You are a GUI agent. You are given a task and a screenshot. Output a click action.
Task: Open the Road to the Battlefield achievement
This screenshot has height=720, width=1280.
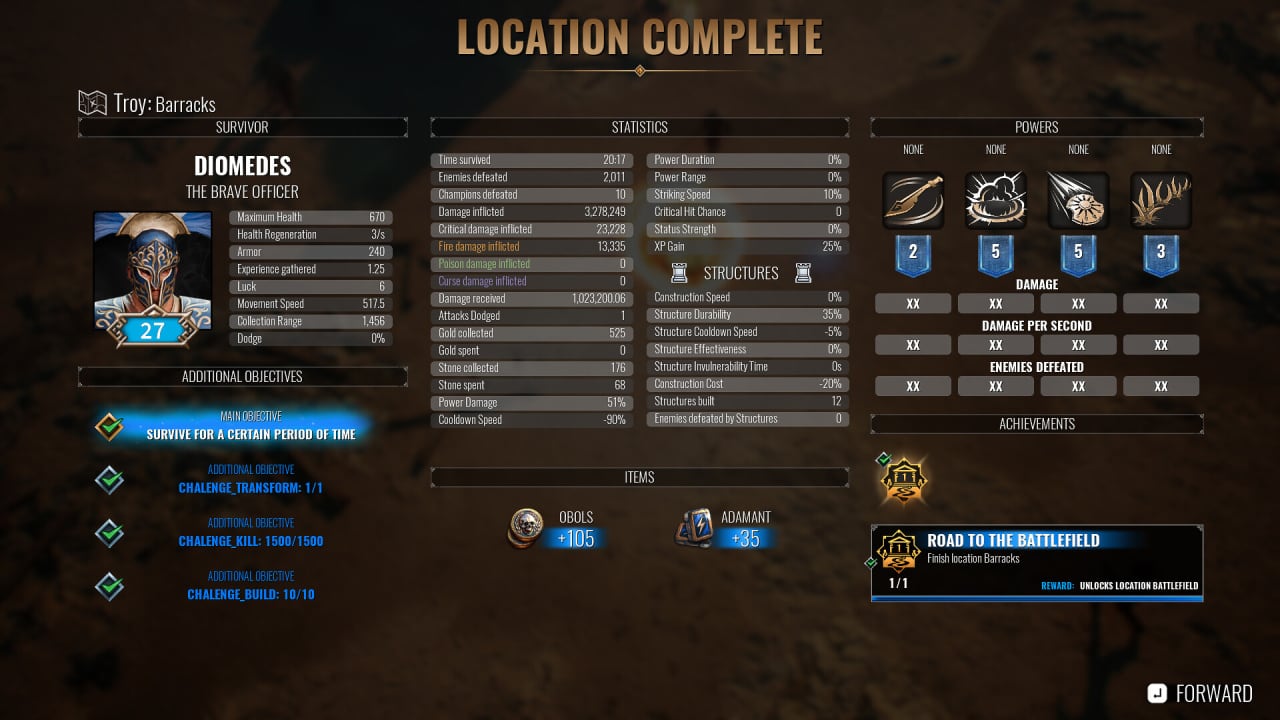click(x=1037, y=563)
